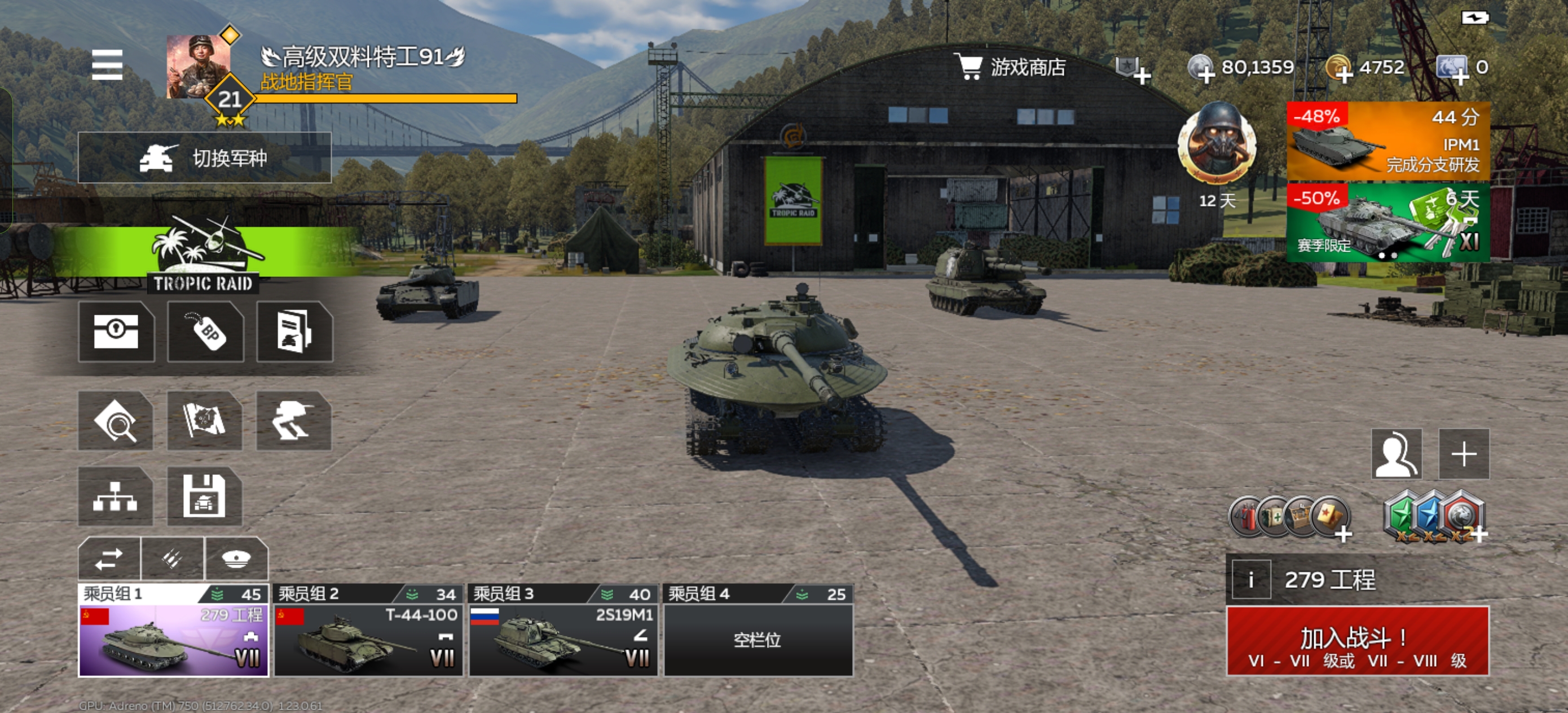This screenshot has width=1568, height=713.
Task: Open the research tree icon
Action: [x=116, y=497]
